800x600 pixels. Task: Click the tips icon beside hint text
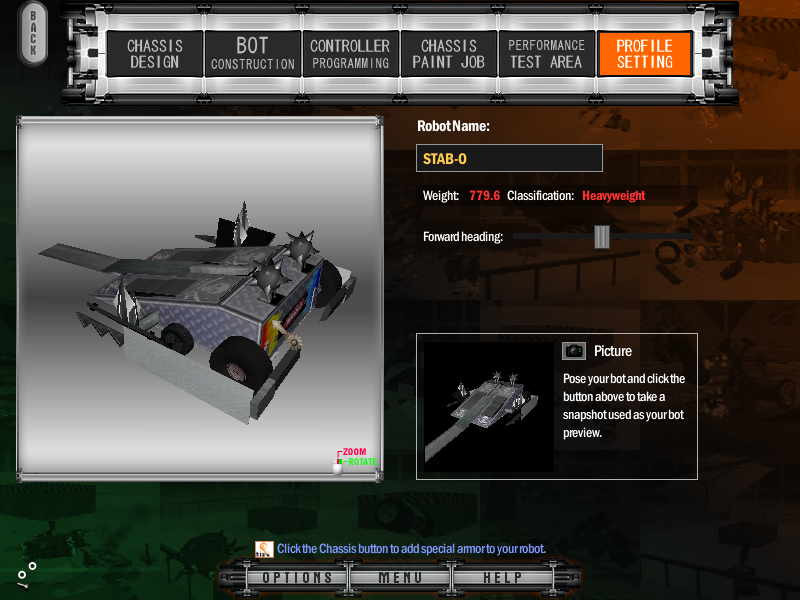[264, 548]
